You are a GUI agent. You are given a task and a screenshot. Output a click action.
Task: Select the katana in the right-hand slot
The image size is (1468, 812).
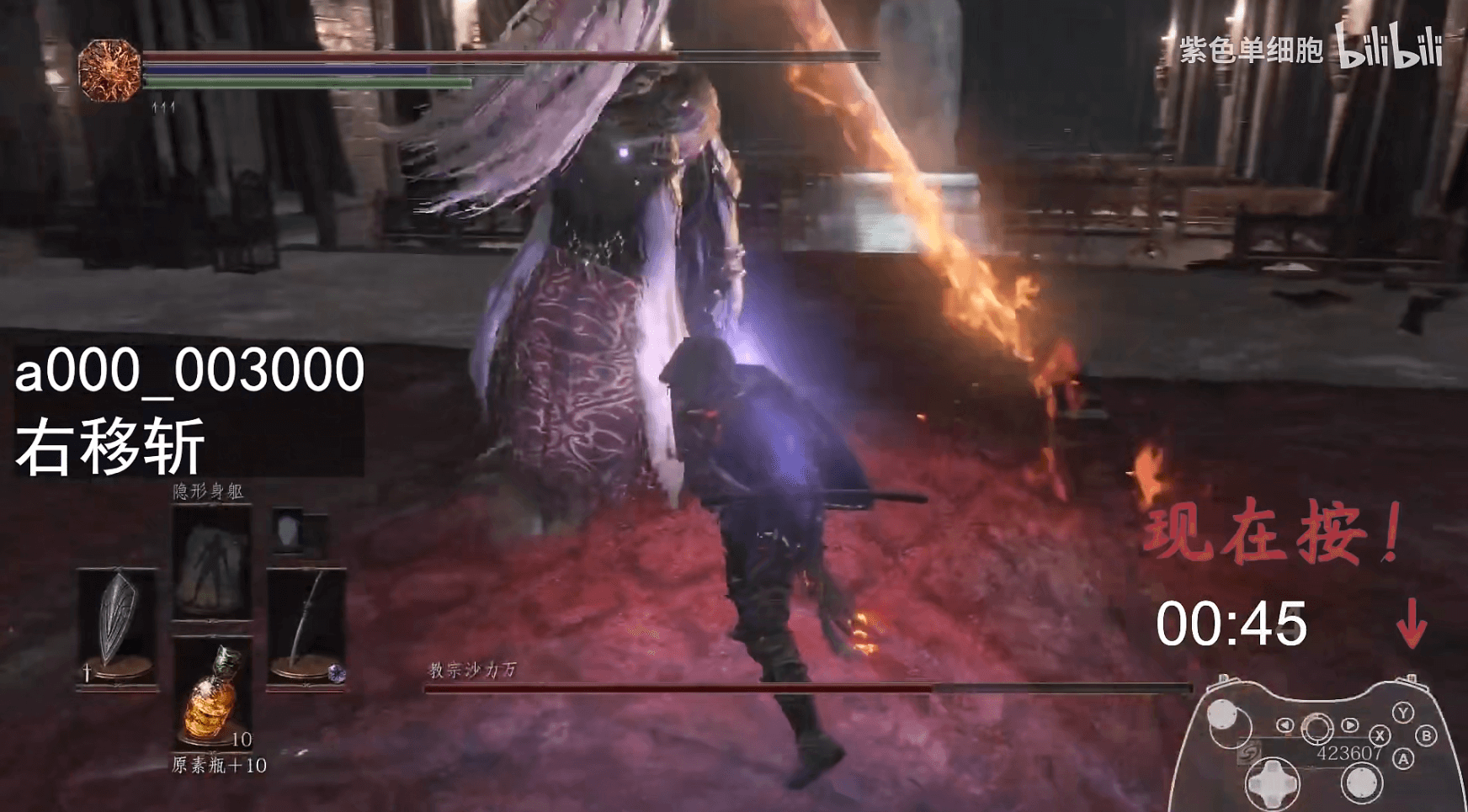pyautogui.click(x=306, y=625)
